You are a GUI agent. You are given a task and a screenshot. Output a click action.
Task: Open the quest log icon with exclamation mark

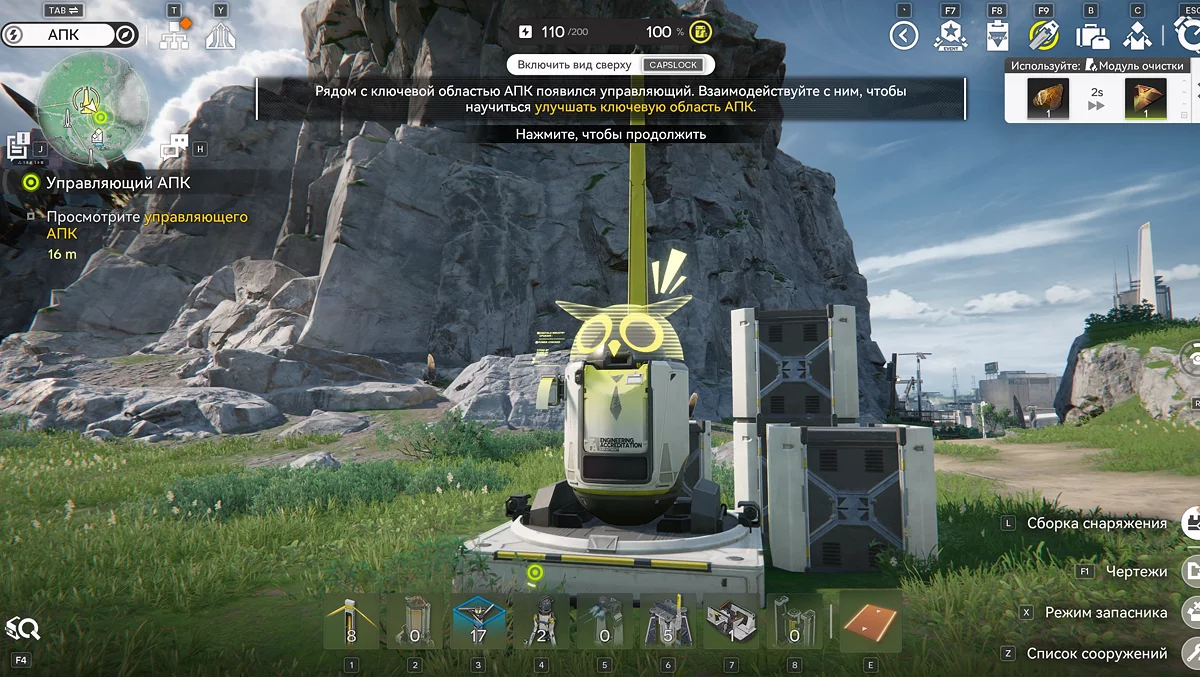point(18,146)
